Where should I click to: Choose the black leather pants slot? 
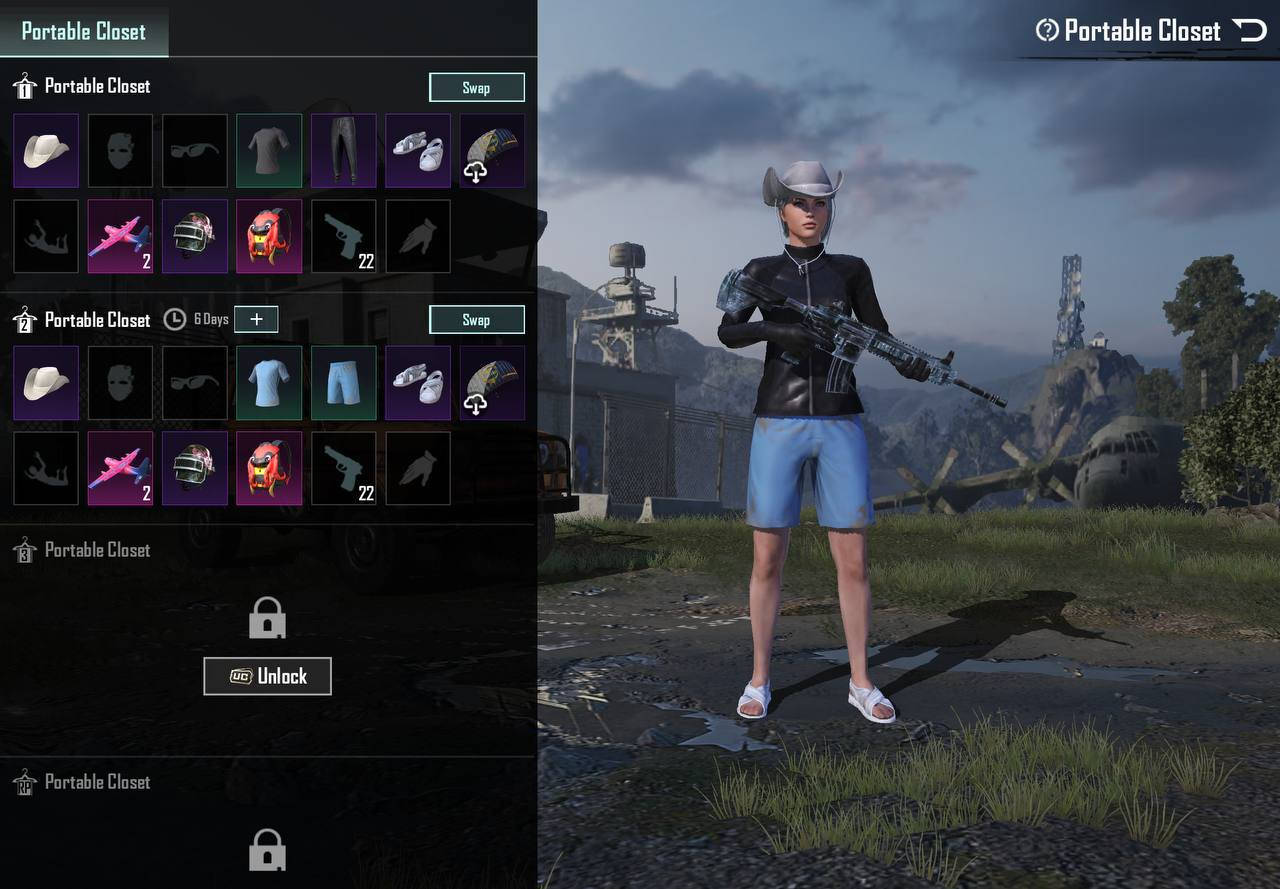[x=343, y=151]
